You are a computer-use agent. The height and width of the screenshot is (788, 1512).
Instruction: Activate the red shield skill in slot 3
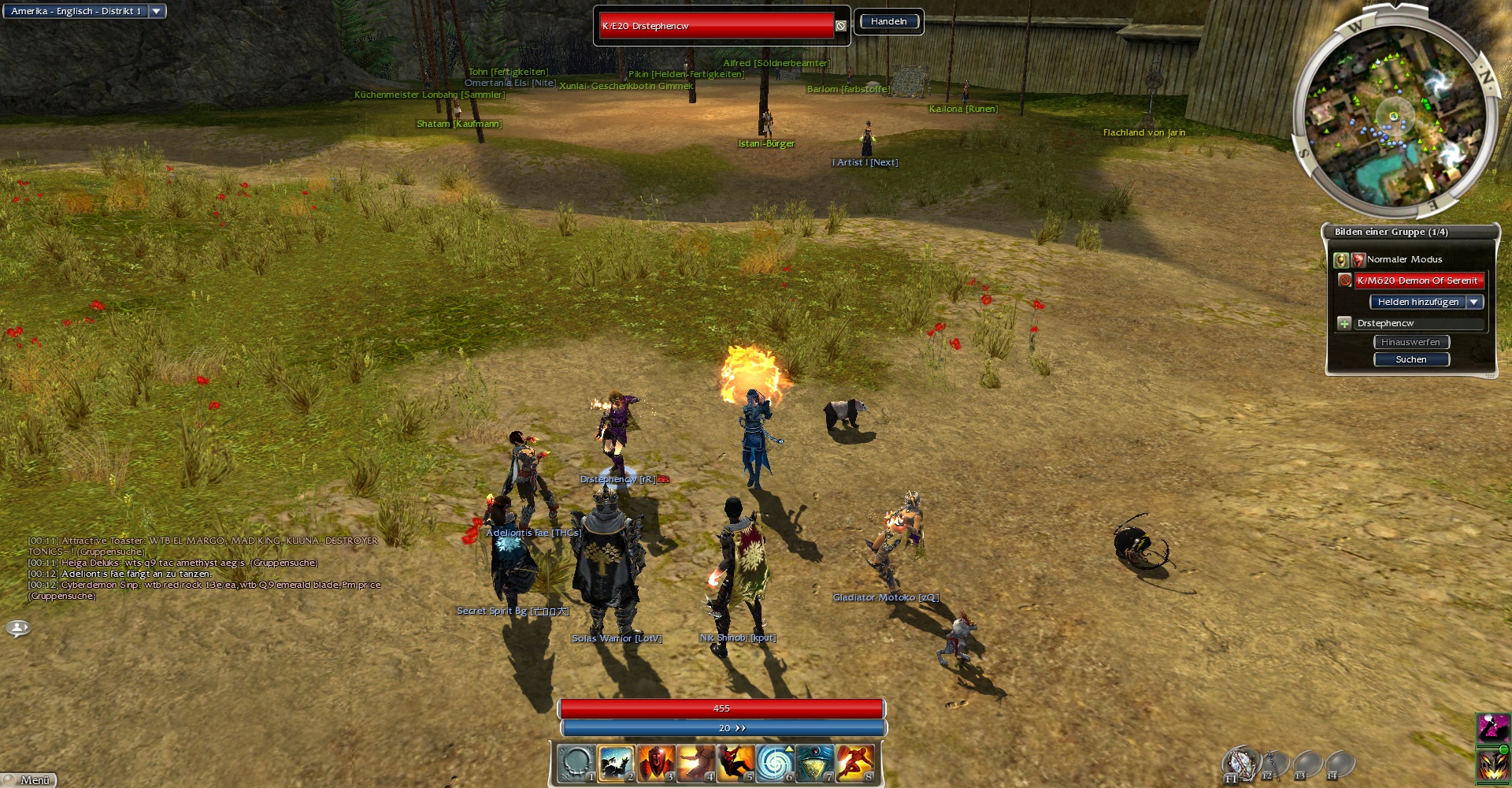pos(656,763)
